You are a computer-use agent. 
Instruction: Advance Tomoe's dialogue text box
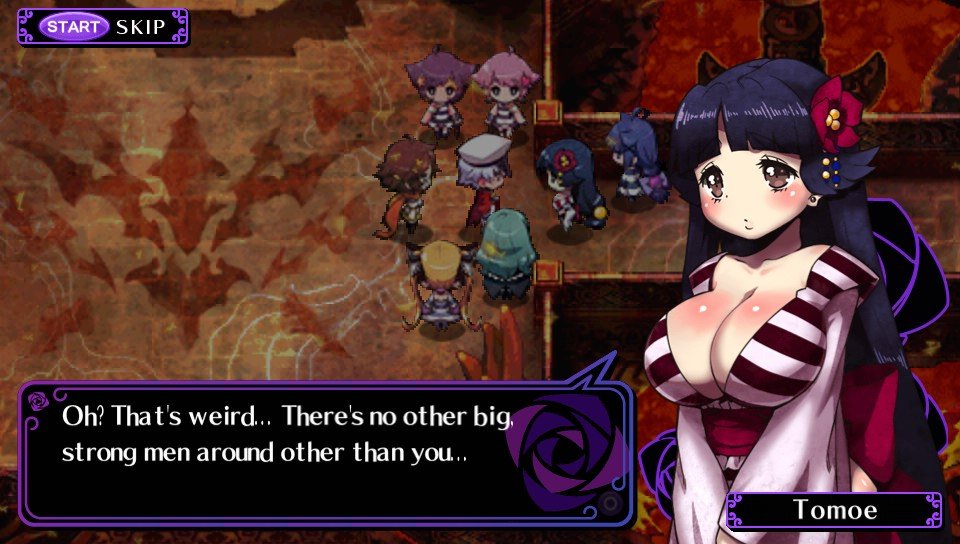coord(326,452)
